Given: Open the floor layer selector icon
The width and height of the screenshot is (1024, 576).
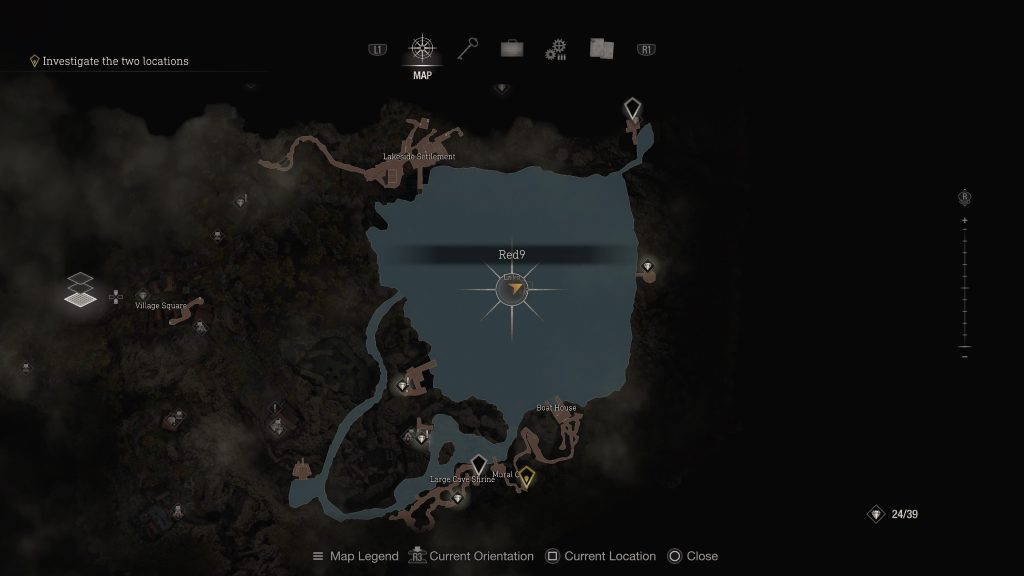Looking at the screenshot, I should [x=82, y=290].
